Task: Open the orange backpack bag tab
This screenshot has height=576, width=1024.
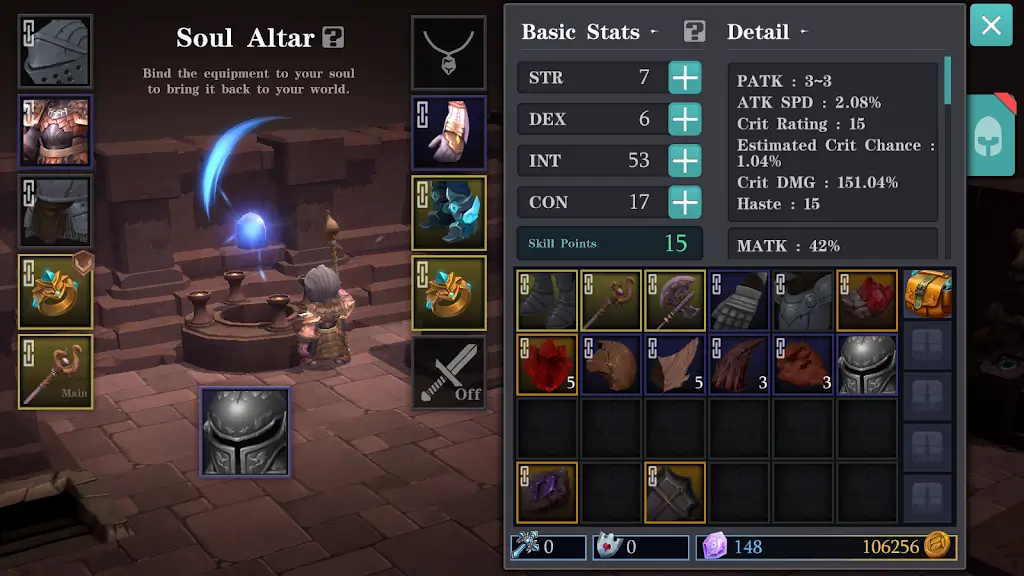Action: tap(928, 295)
